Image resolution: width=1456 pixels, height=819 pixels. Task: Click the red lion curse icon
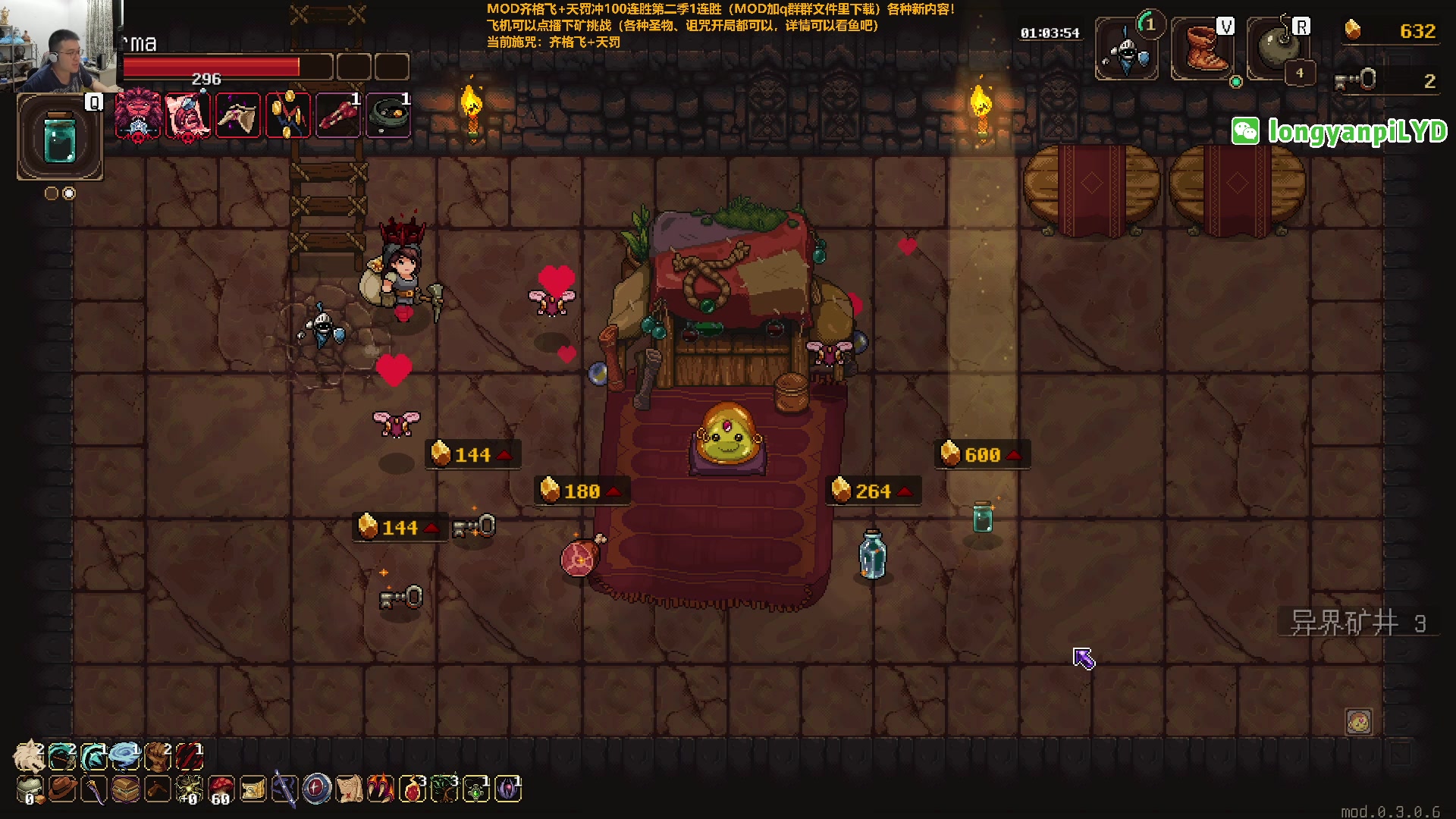137,115
